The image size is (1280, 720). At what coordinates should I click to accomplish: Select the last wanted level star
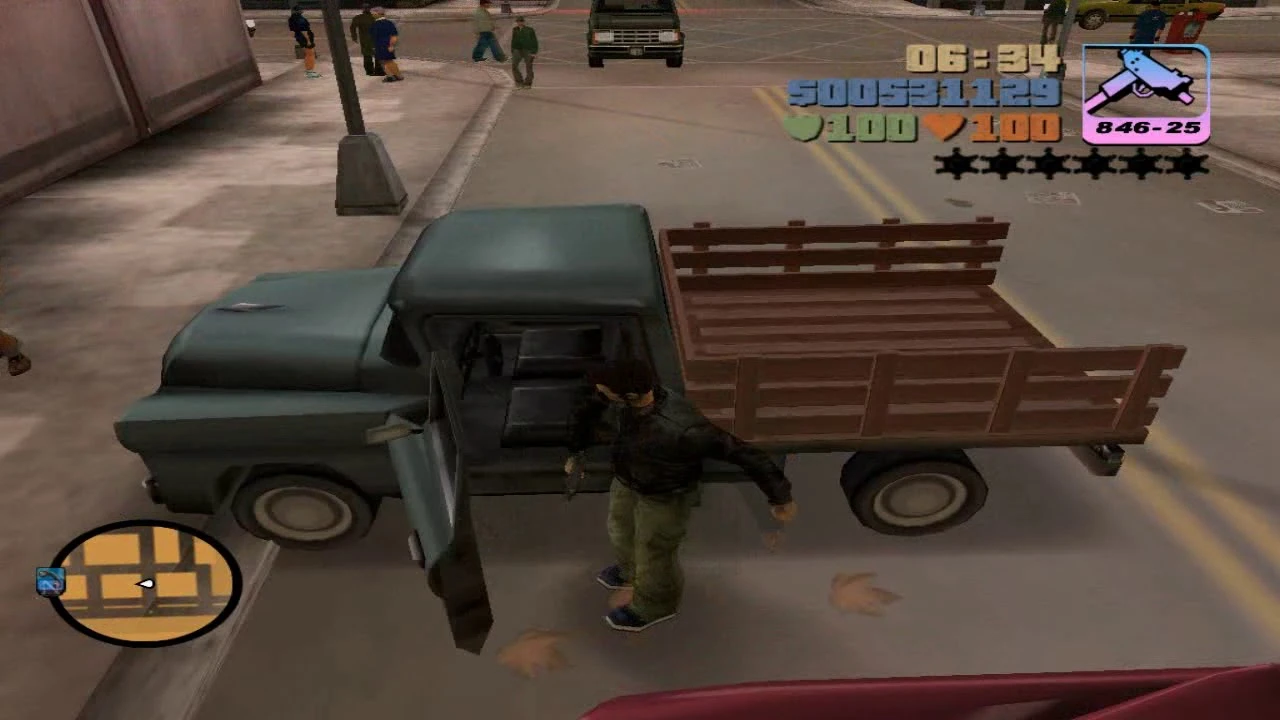pos(1188,166)
